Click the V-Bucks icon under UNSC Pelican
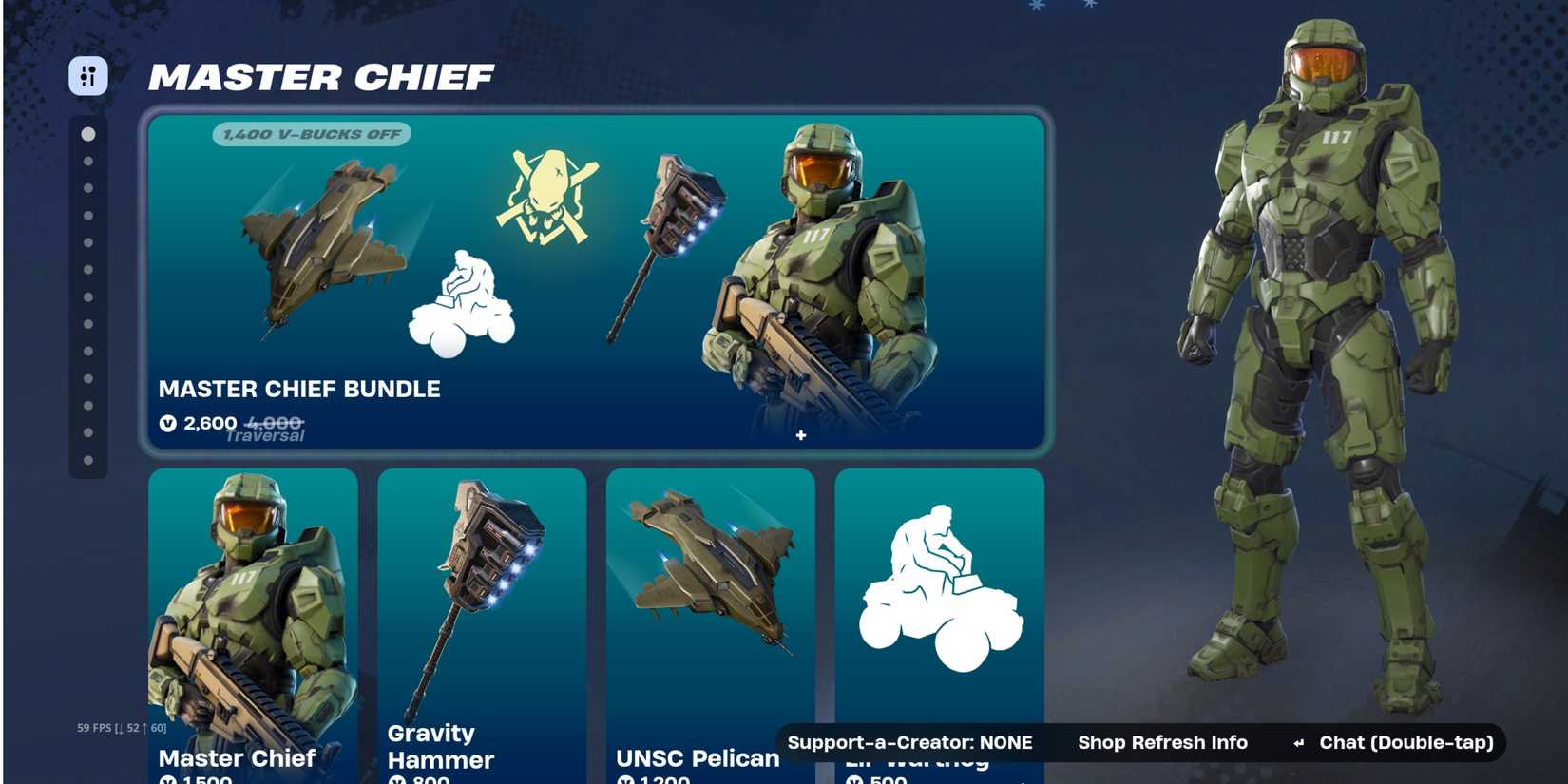 pos(625,779)
